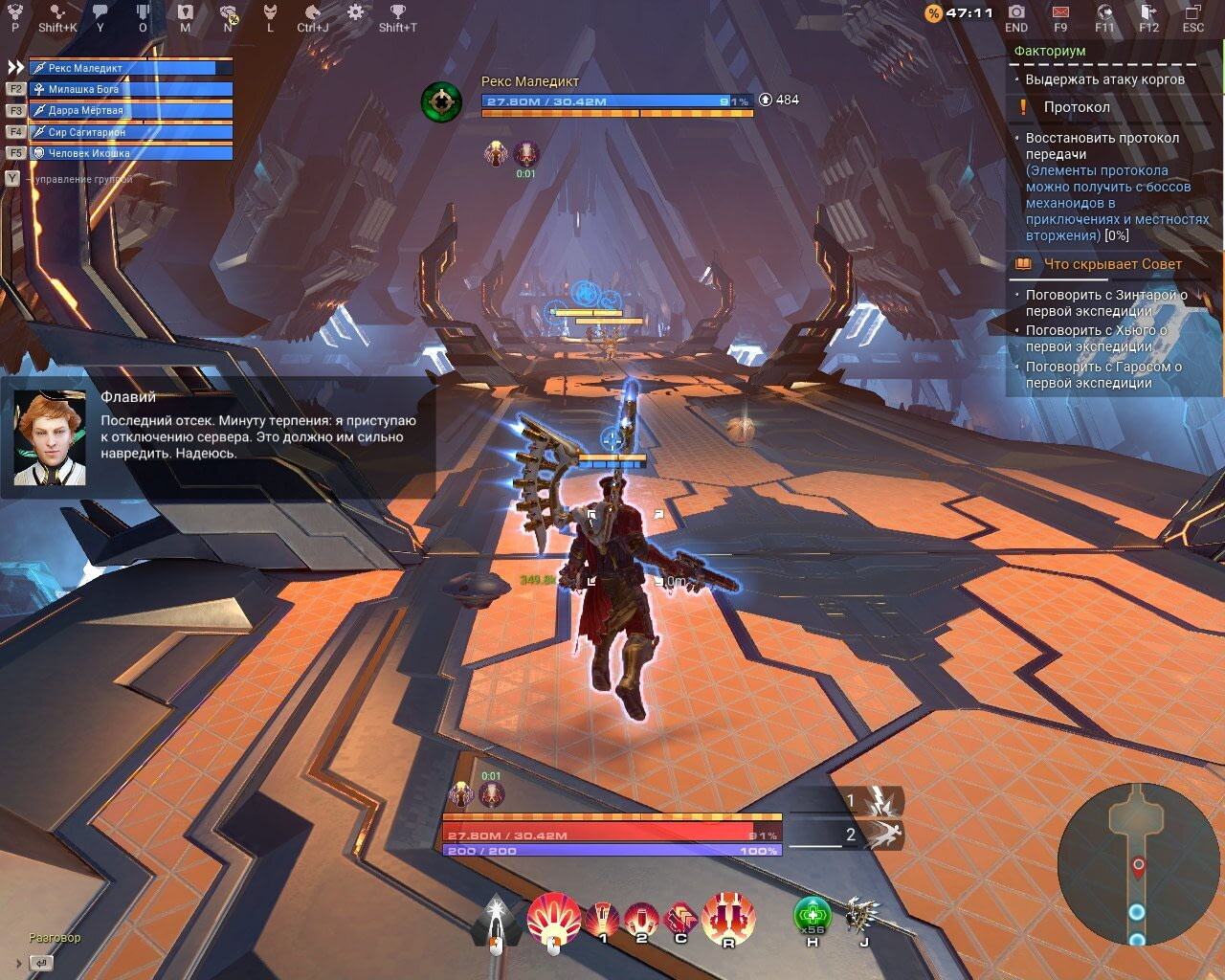
Task: Click the 'Факториум' zone header
Action: (1051, 50)
